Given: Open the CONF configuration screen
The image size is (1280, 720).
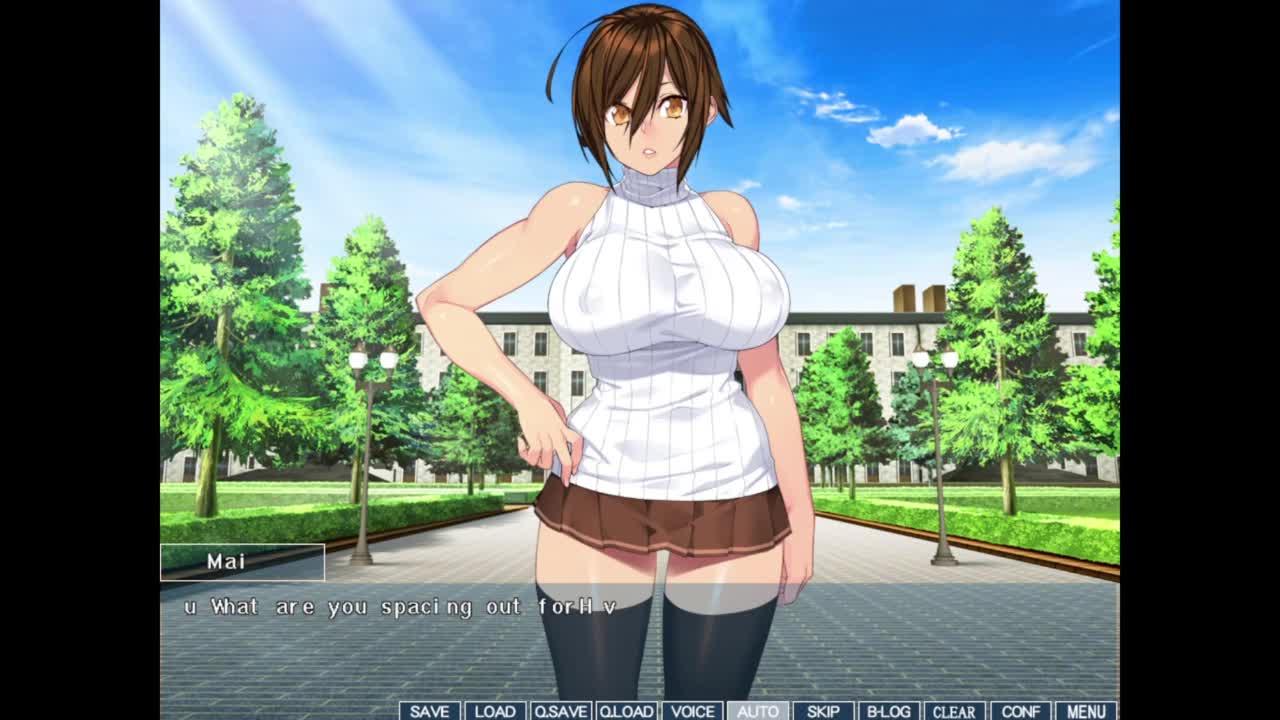Looking at the screenshot, I should [1020, 711].
